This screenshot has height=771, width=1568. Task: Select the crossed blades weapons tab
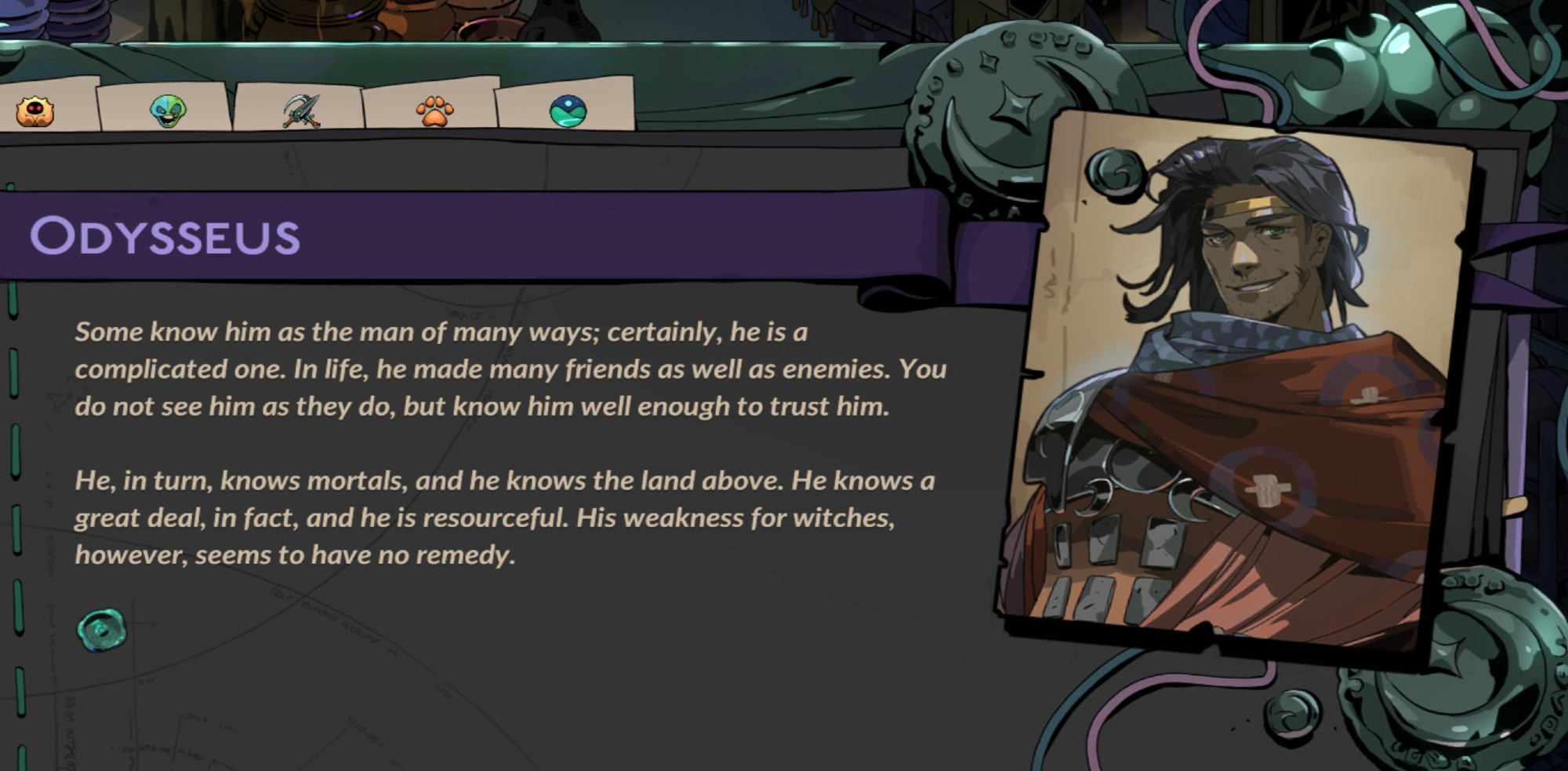point(301,111)
